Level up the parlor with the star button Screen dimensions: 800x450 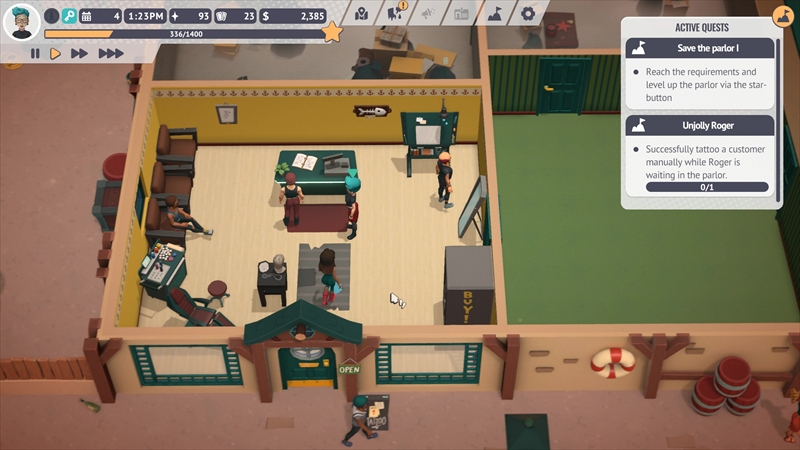pyautogui.click(x=332, y=34)
